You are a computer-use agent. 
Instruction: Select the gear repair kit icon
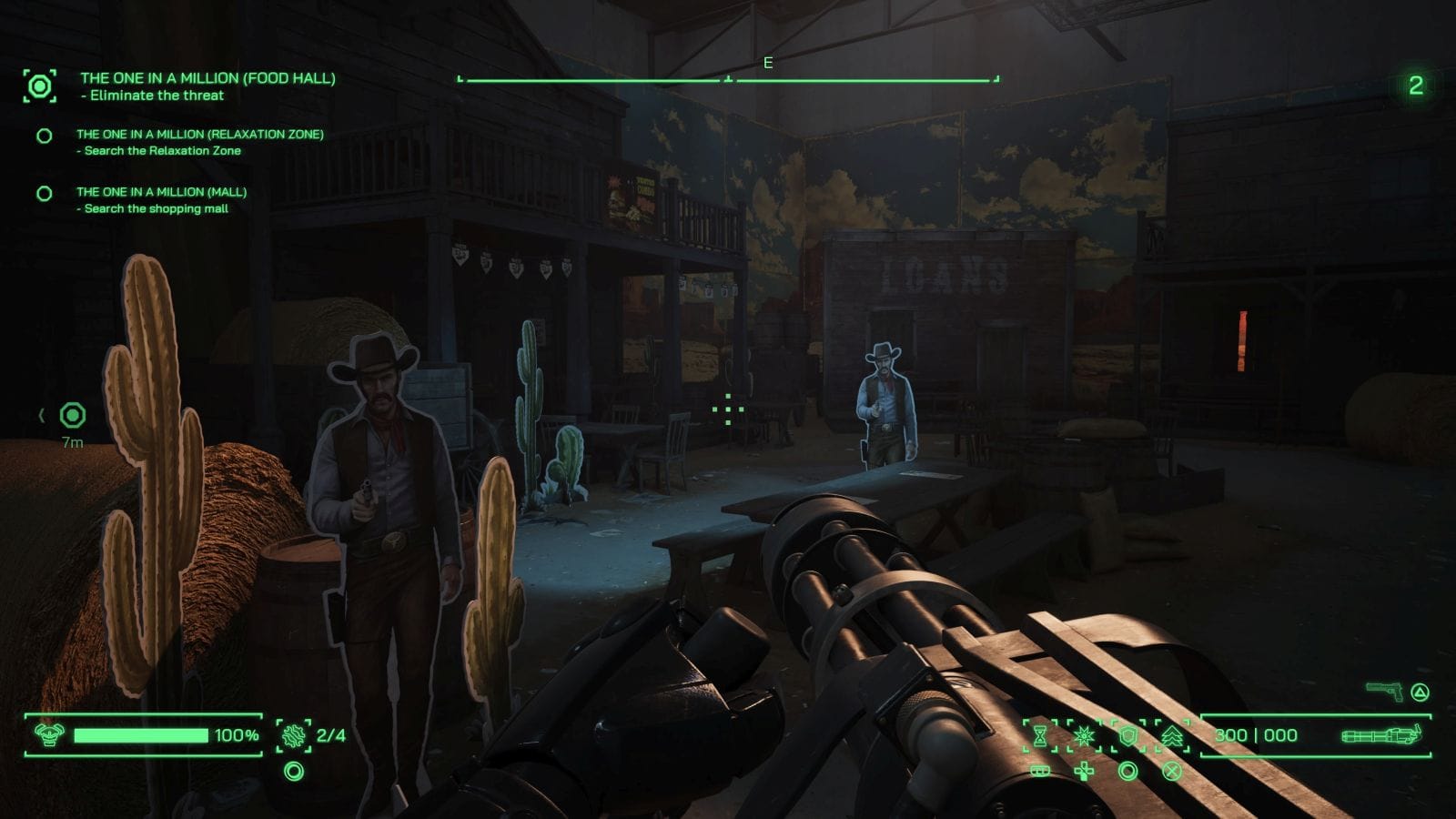[x=293, y=735]
